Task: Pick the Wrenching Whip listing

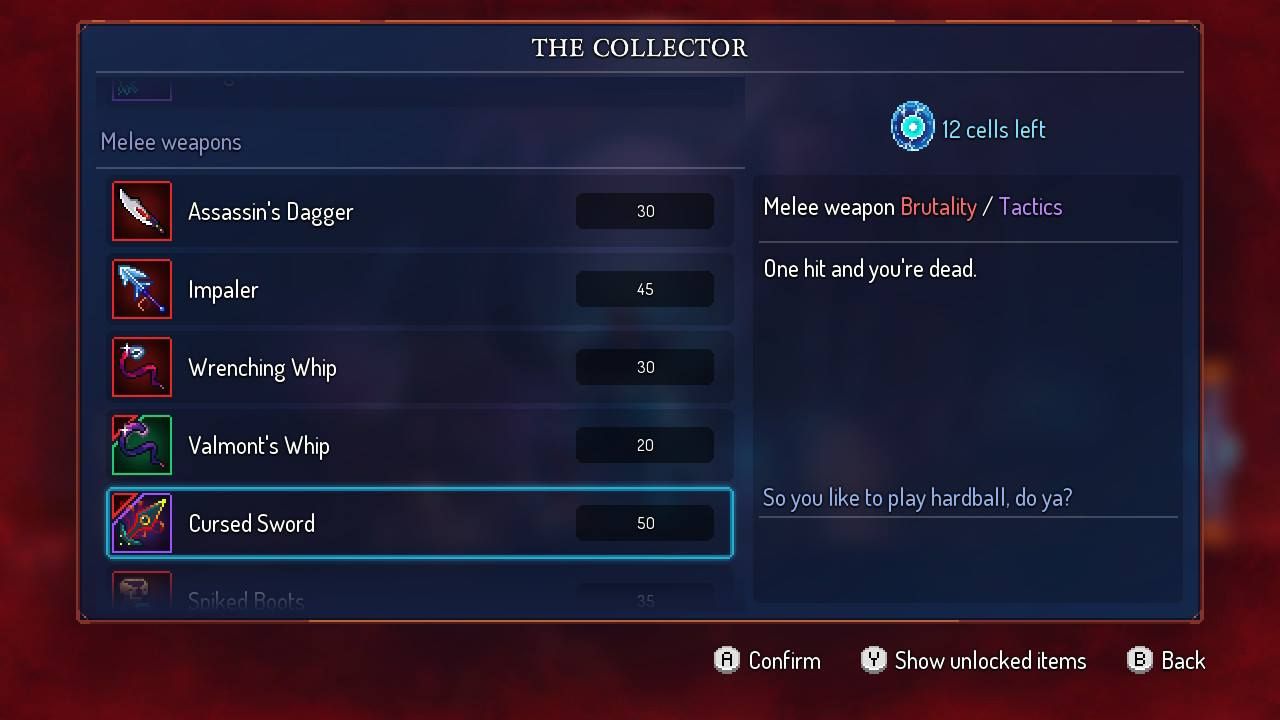Action: tap(420, 367)
